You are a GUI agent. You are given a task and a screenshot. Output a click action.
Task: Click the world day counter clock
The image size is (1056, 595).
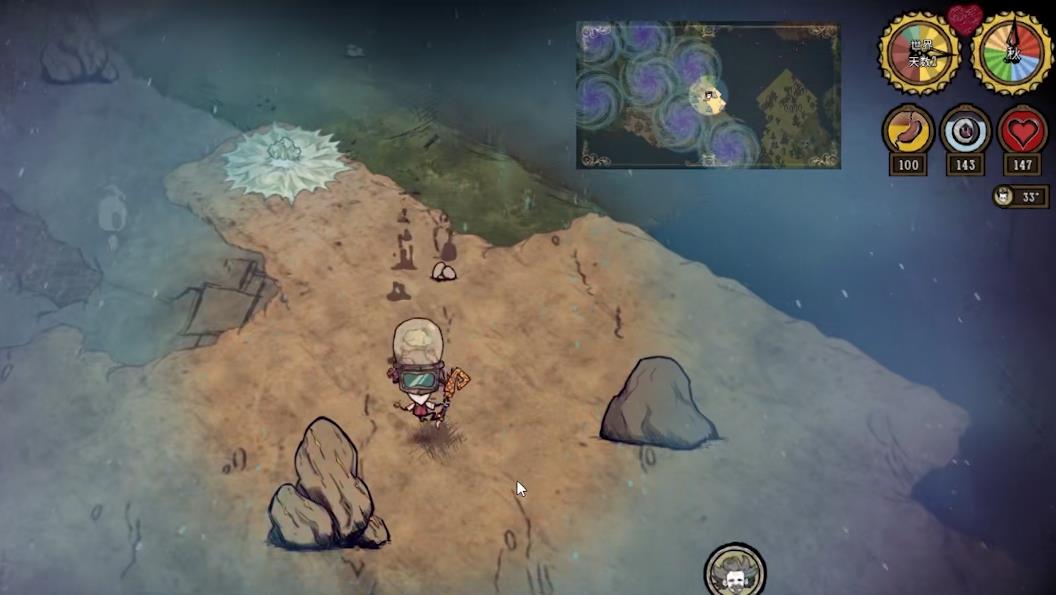point(920,54)
